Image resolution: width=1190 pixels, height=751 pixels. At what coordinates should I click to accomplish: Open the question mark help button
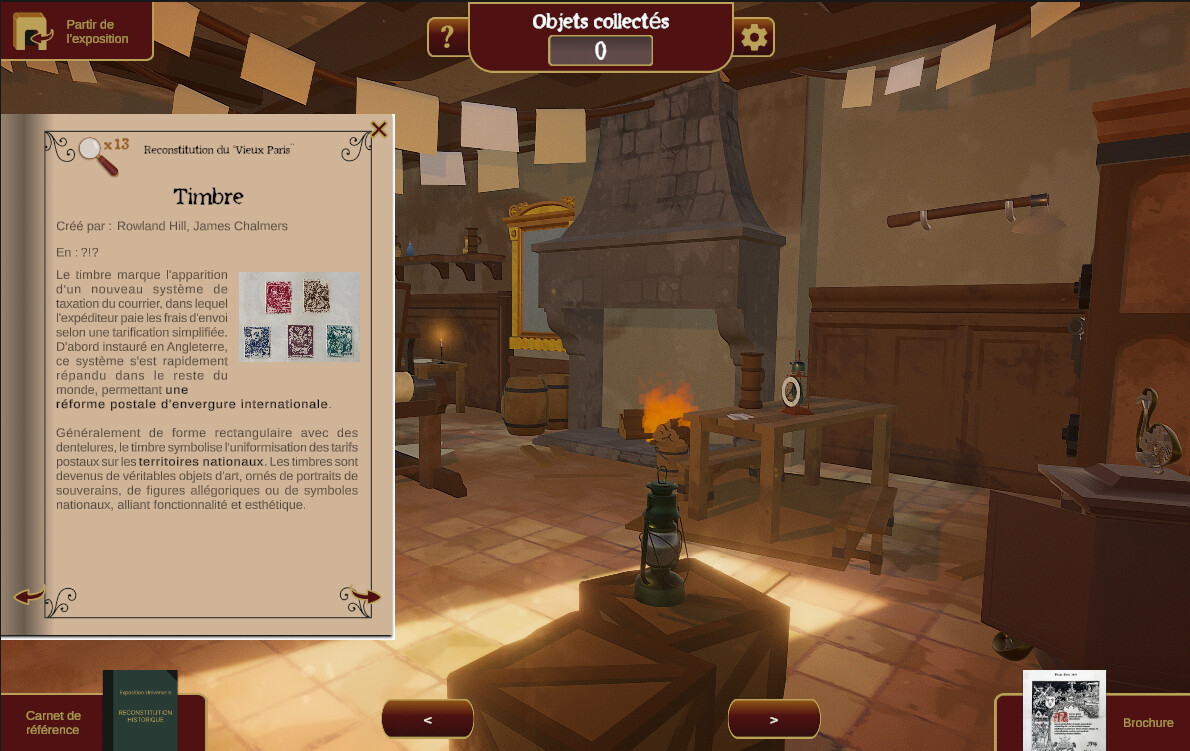click(x=447, y=38)
